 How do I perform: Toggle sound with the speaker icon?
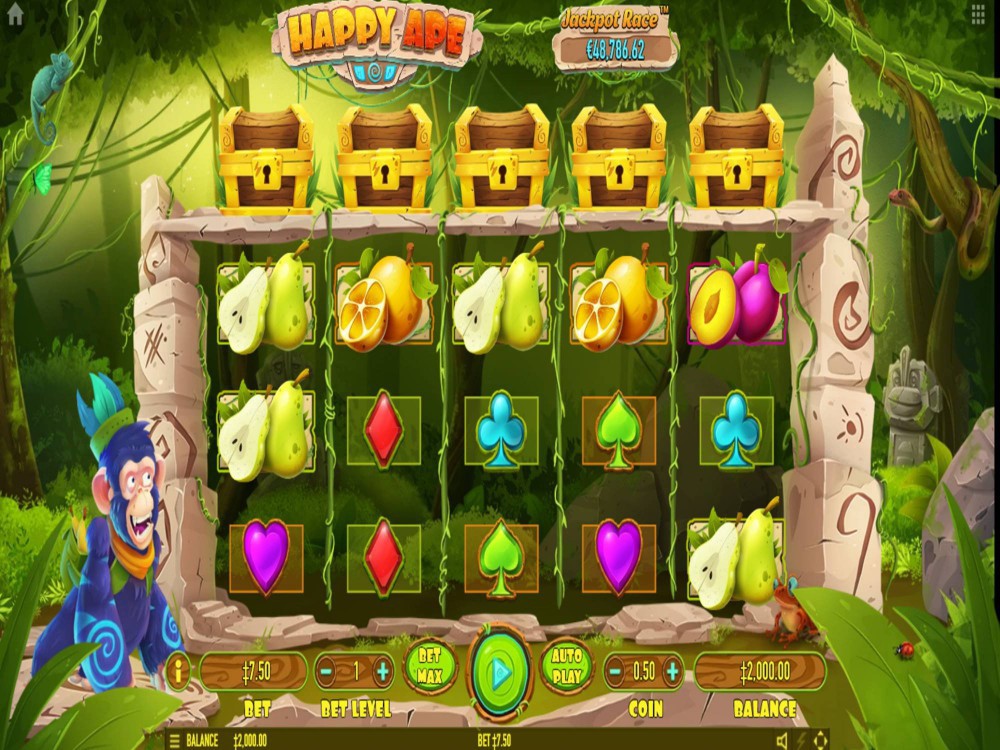[782, 741]
